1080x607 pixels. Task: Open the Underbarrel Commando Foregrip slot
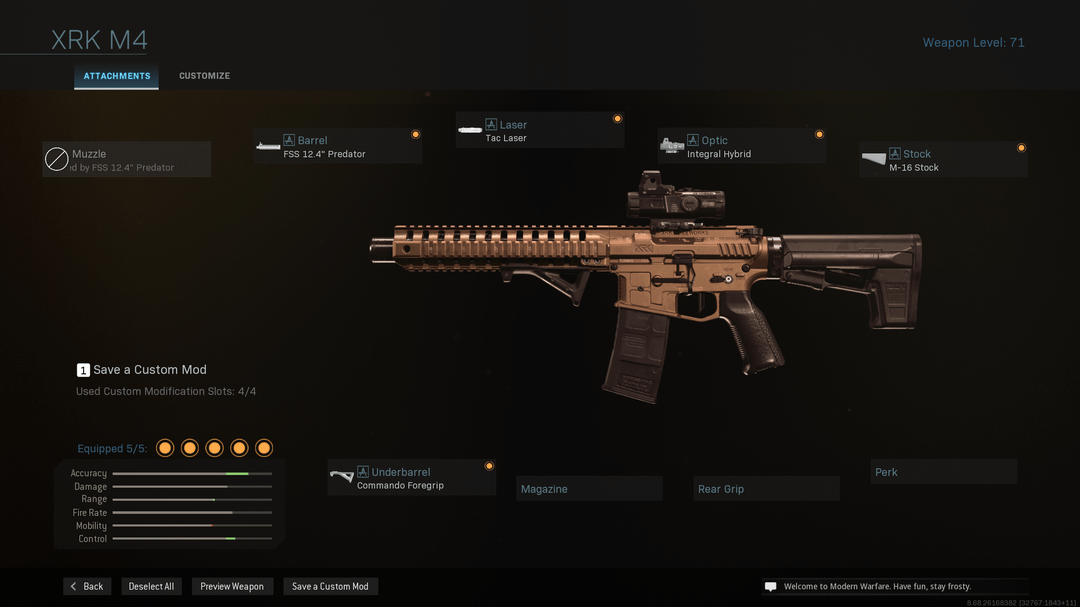tap(411, 478)
